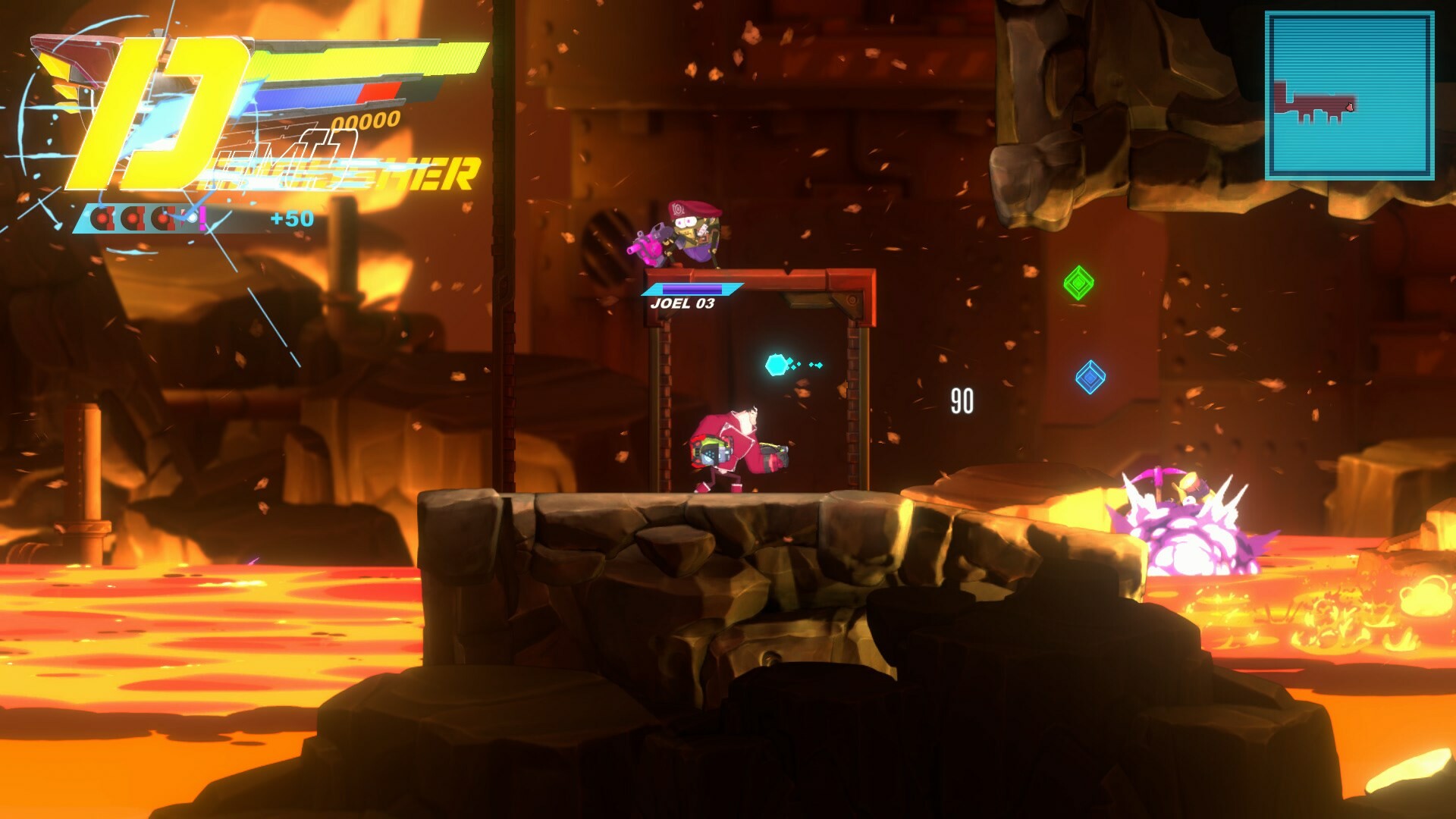The image size is (1456, 819).
Task: Select the third grenade ammo icon
Action: point(162,218)
